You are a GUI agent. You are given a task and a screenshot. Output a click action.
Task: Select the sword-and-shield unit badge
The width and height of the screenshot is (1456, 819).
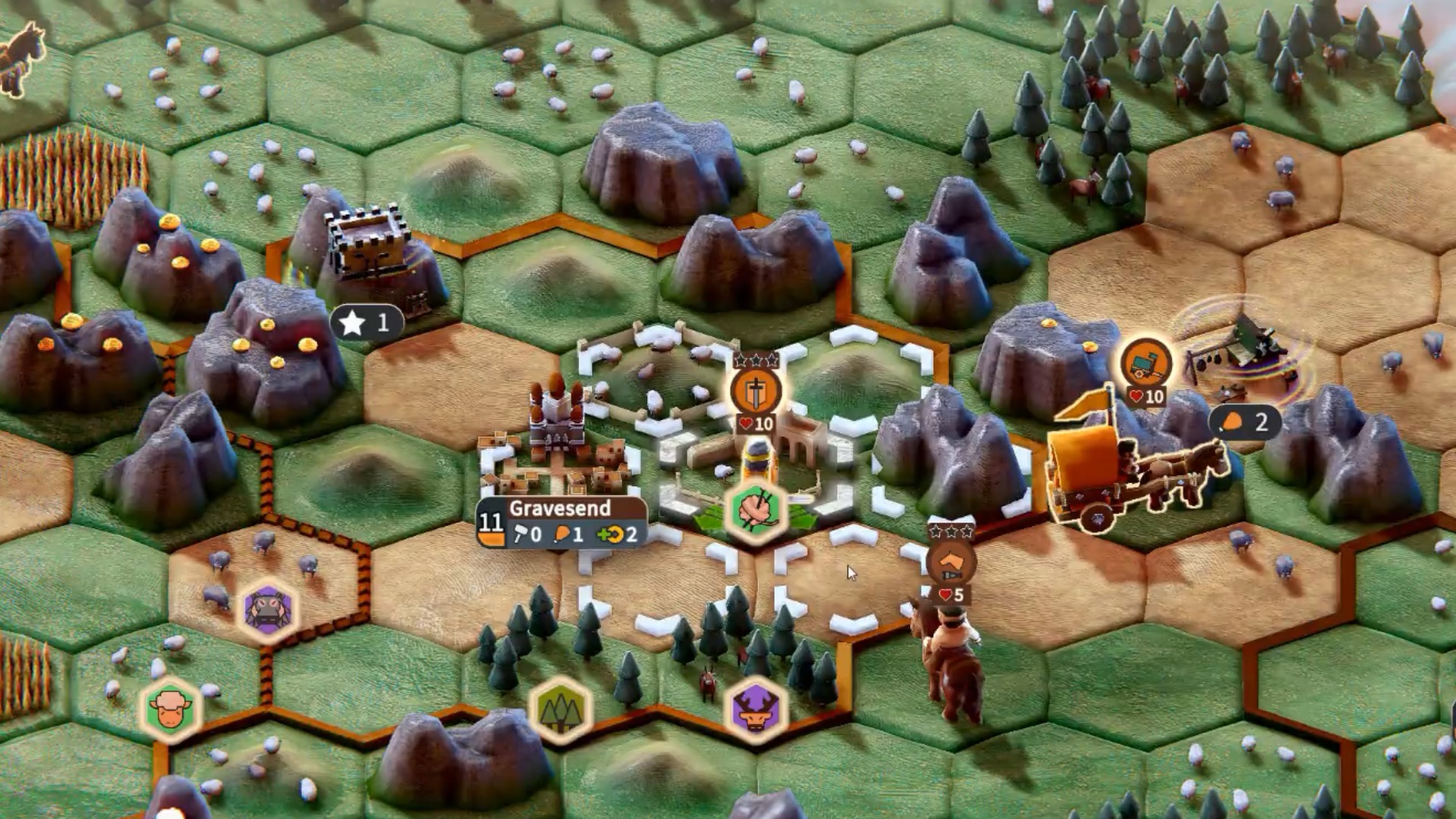pyautogui.click(x=756, y=391)
